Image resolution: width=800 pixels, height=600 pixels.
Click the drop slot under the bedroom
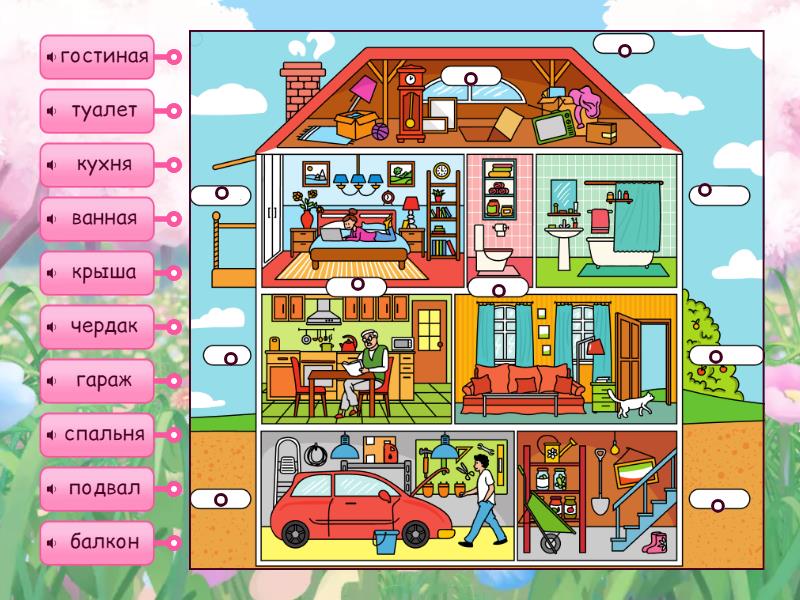pos(356,285)
